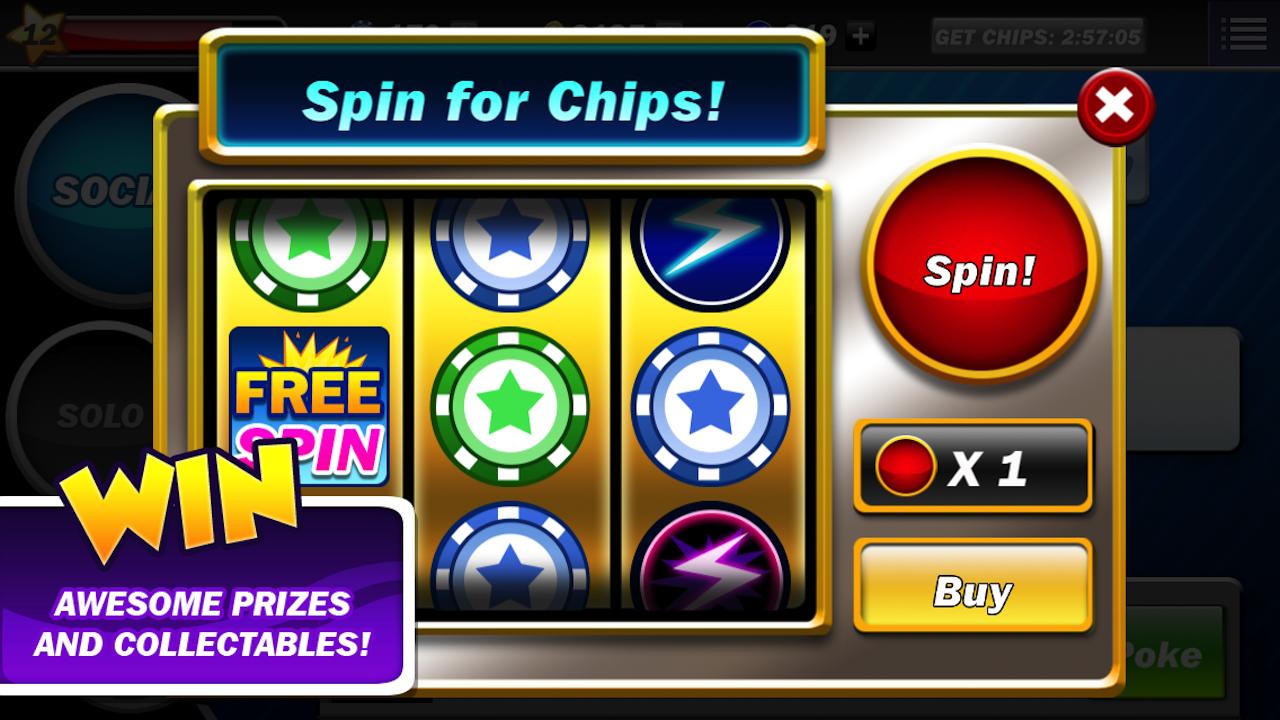This screenshot has height=720, width=1280.
Task: Click the yellow Buy button
Action: click(x=972, y=590)
